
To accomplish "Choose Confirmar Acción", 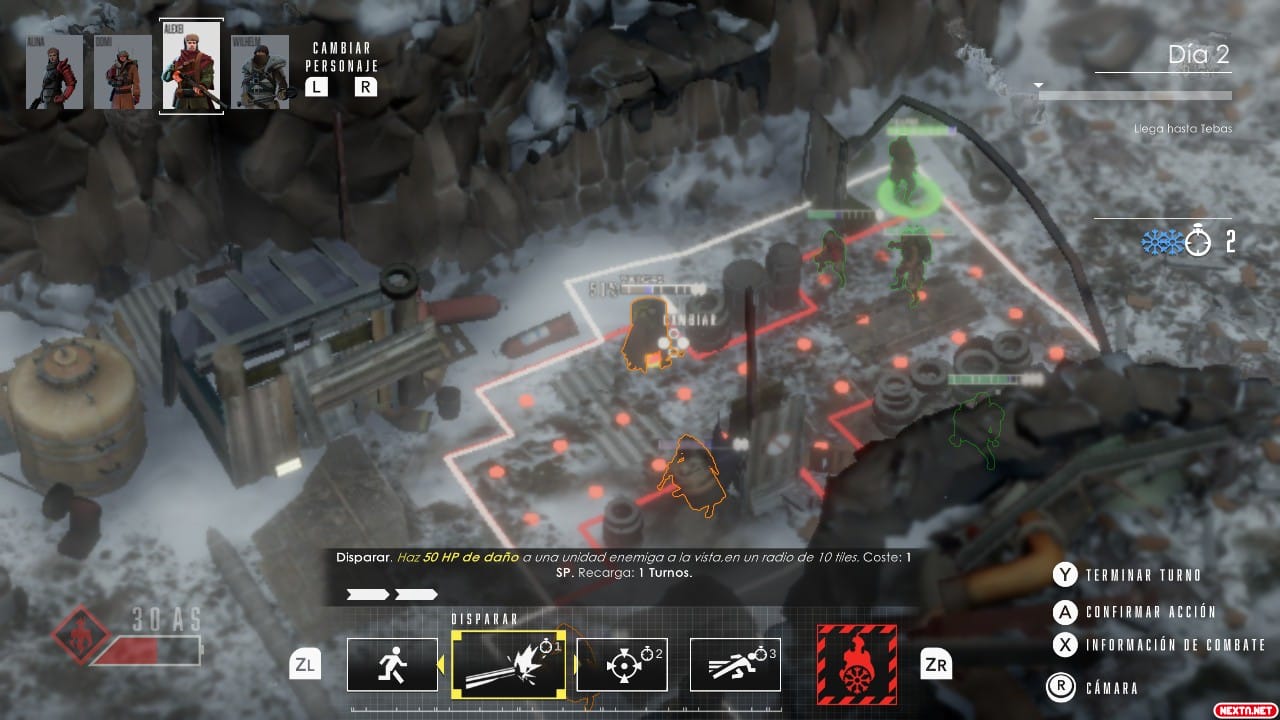I will 1150,612.
